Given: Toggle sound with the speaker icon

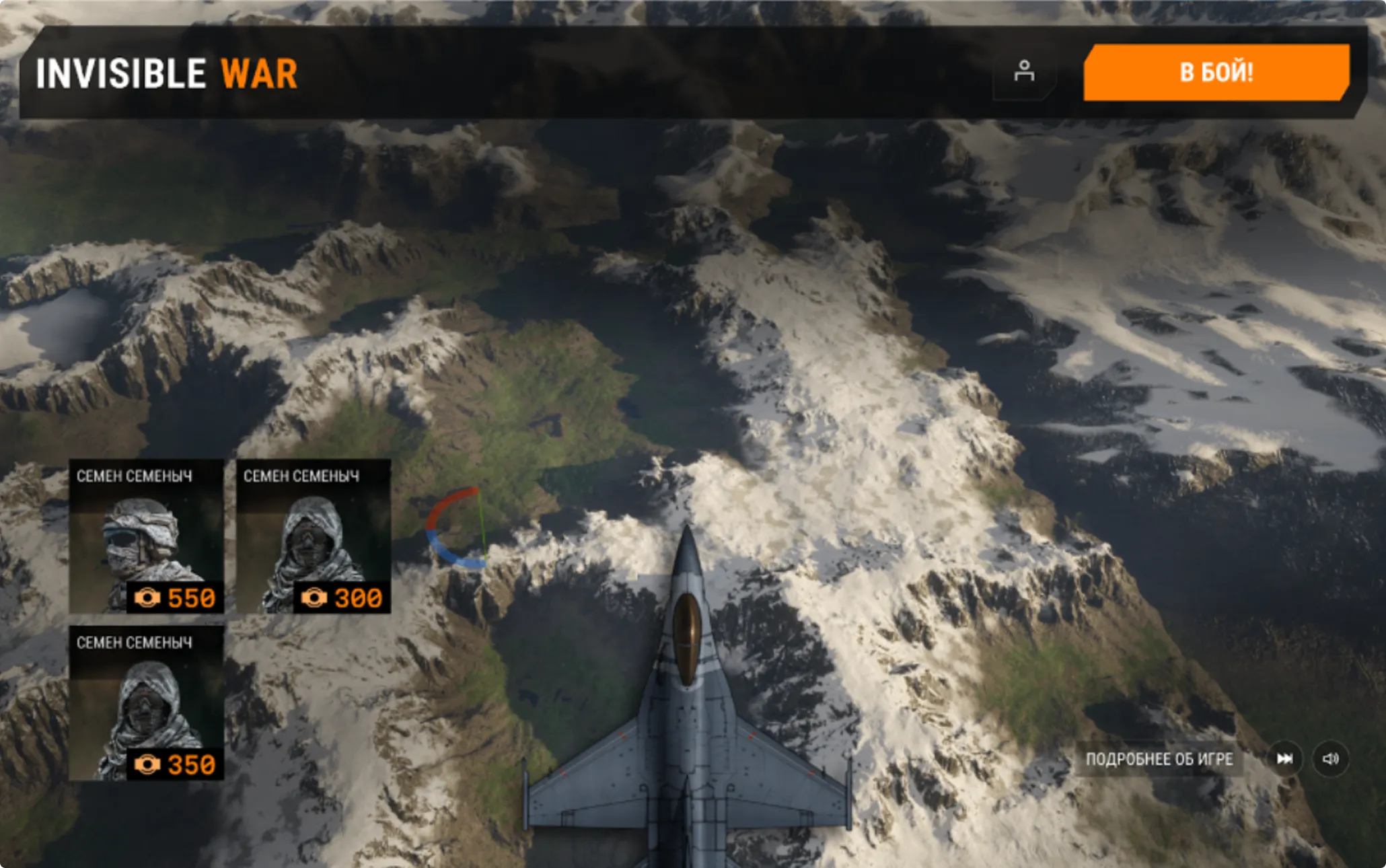Looking at the screenshot, I should pos(1330,759).
